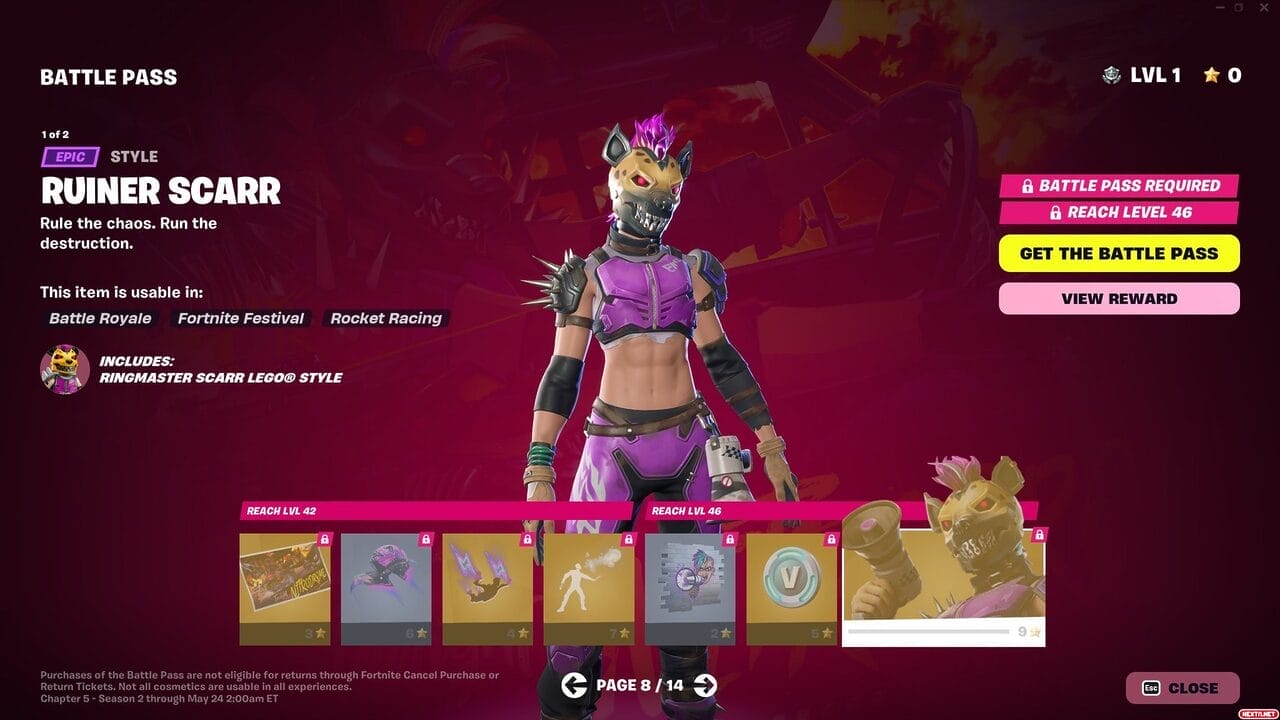Select the white silhouette emote reward

click(x=589, y=588)
